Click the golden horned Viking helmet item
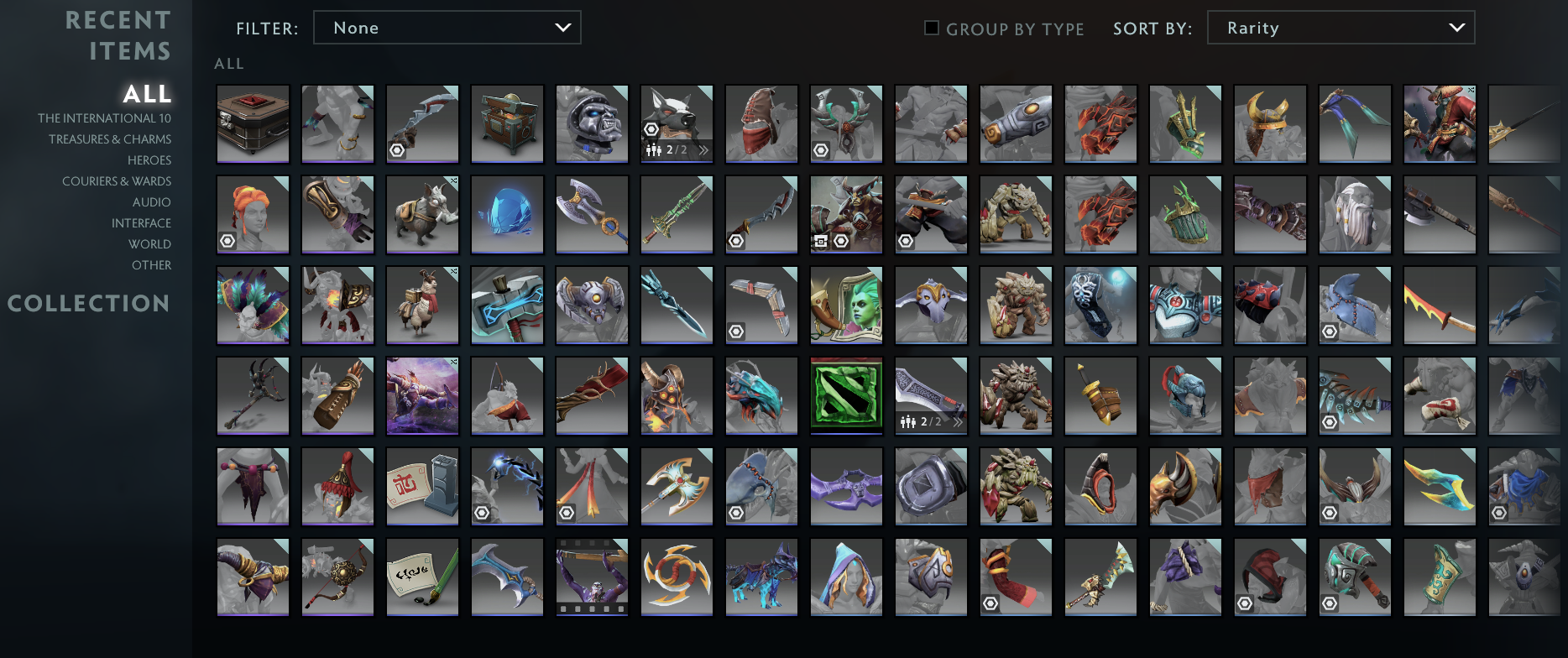The width and height of the screenshot is (1568, 658). tap(1269, 123)
